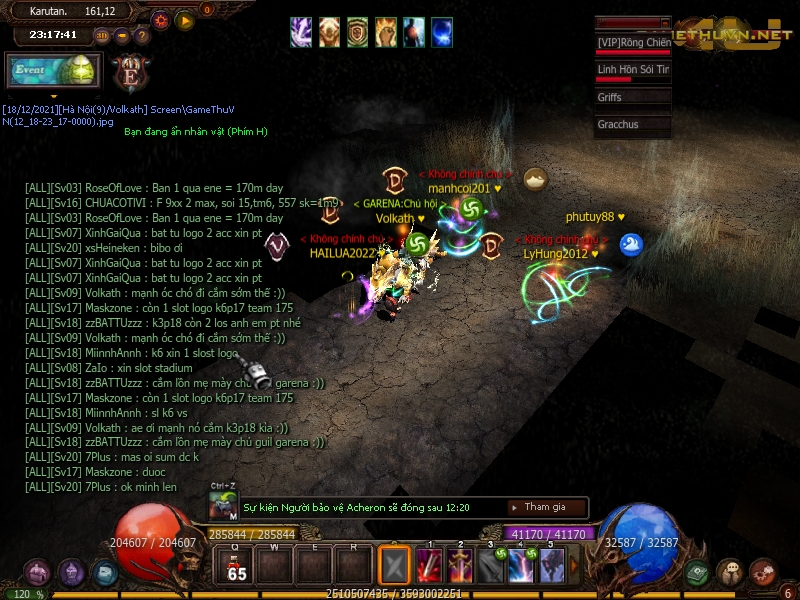Image resolution: width=800 pixels, height=600 pixels.
Task: Use the potion in the Q slot
Action: (x=237, y=566)
